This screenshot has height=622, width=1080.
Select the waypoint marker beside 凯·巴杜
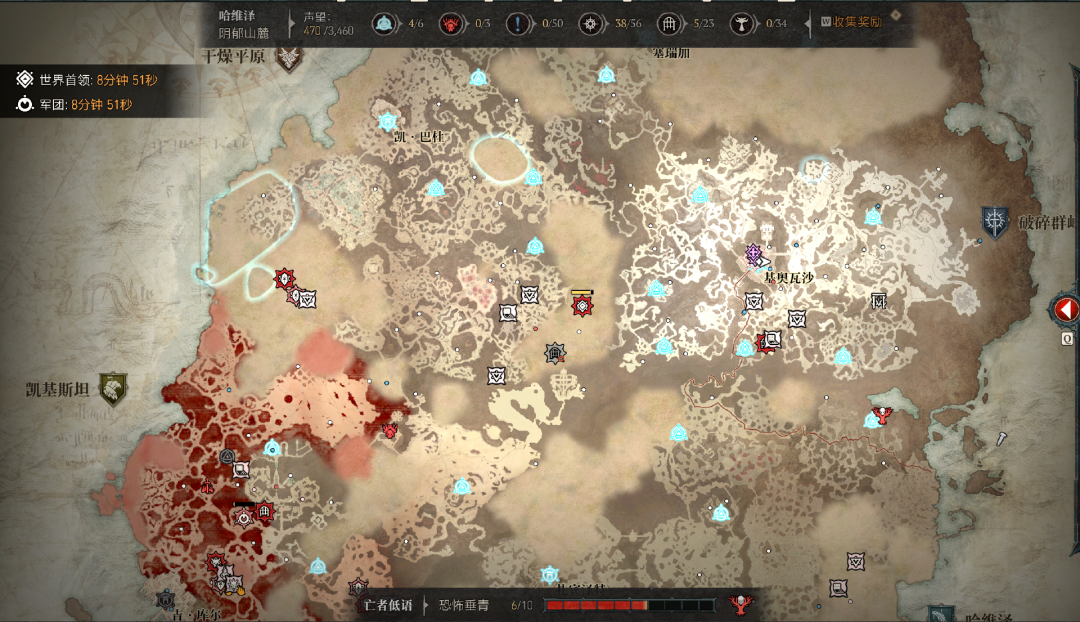click(x=388, y=122)
